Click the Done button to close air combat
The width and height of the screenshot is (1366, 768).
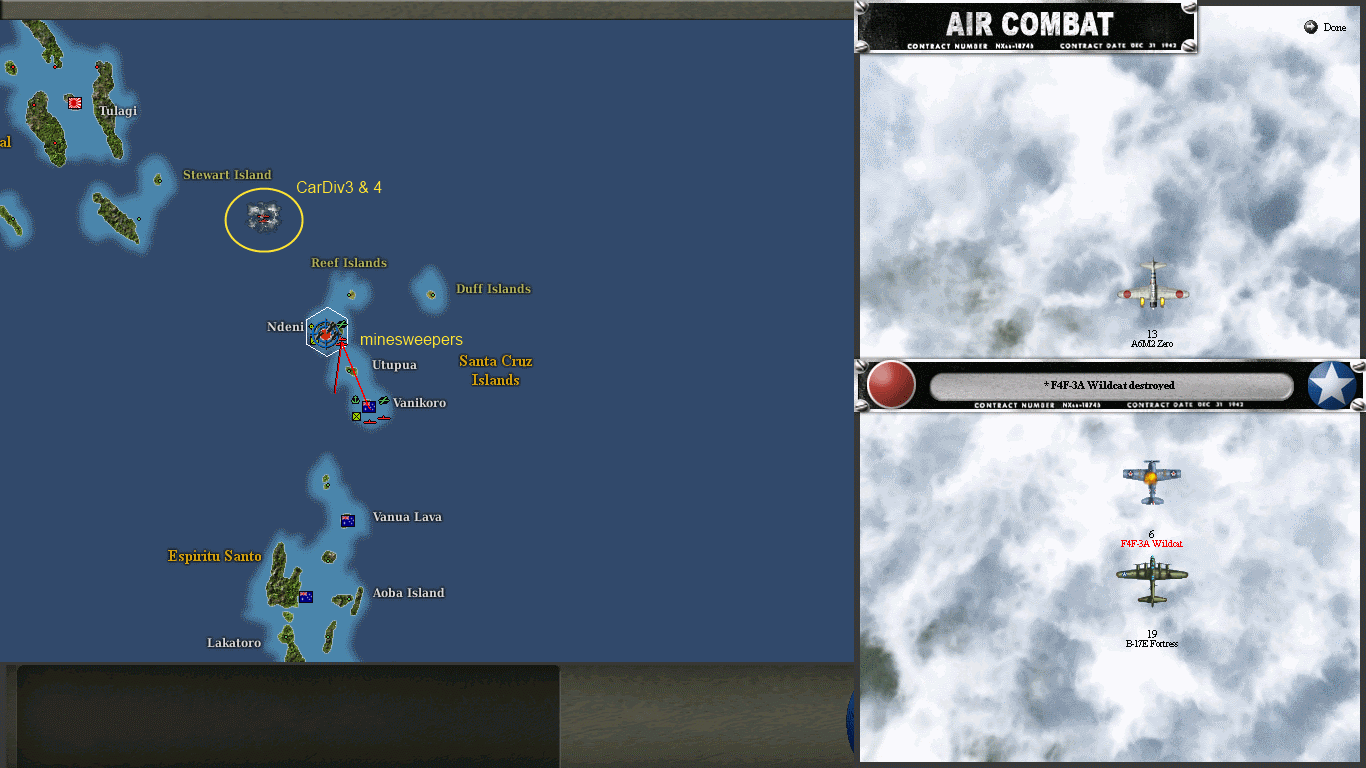point(1324,27)
